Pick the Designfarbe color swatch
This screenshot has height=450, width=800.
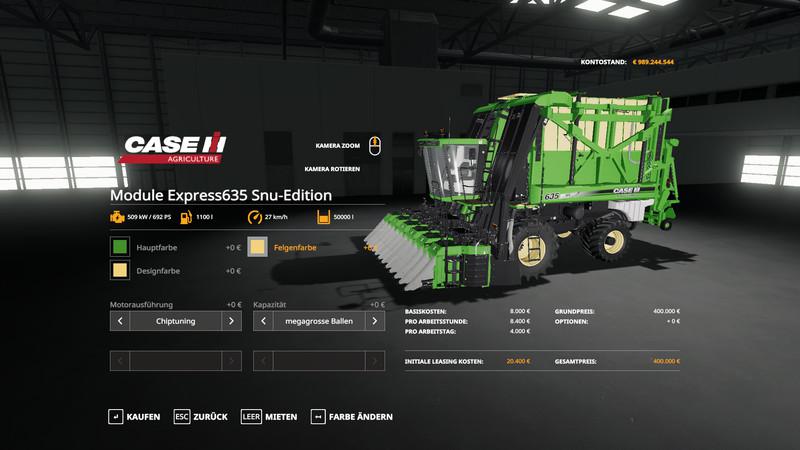(120, 271)
